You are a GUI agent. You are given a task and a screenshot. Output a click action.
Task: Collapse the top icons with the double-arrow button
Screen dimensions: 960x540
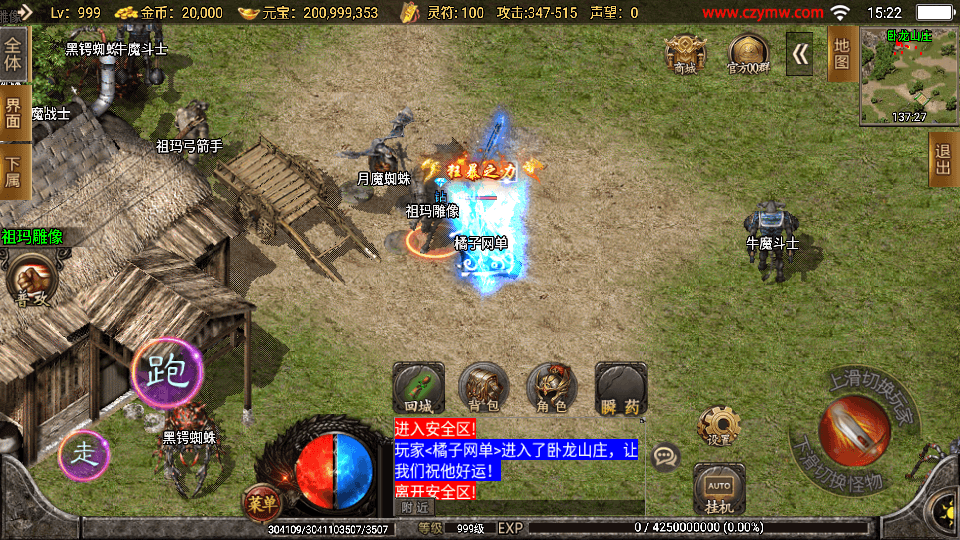800,54
